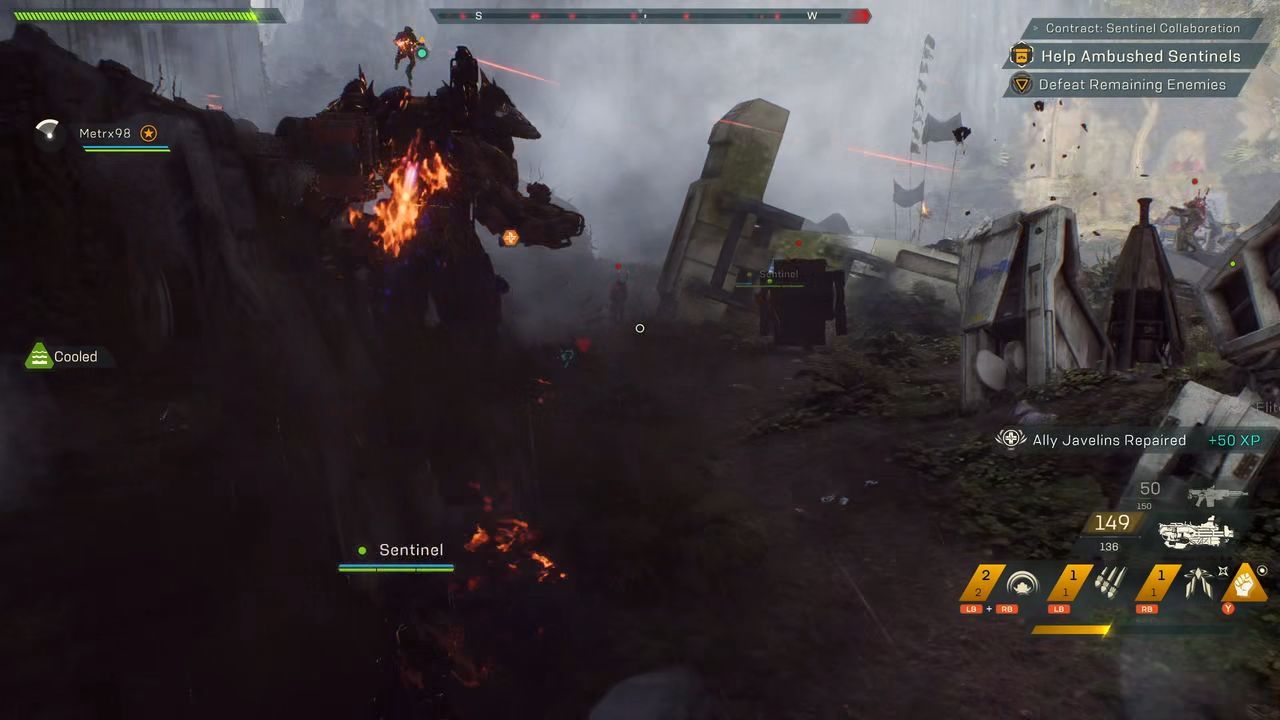Click the Defeat Remaining Enemies objective emblem

click(x=1021, y=85)
